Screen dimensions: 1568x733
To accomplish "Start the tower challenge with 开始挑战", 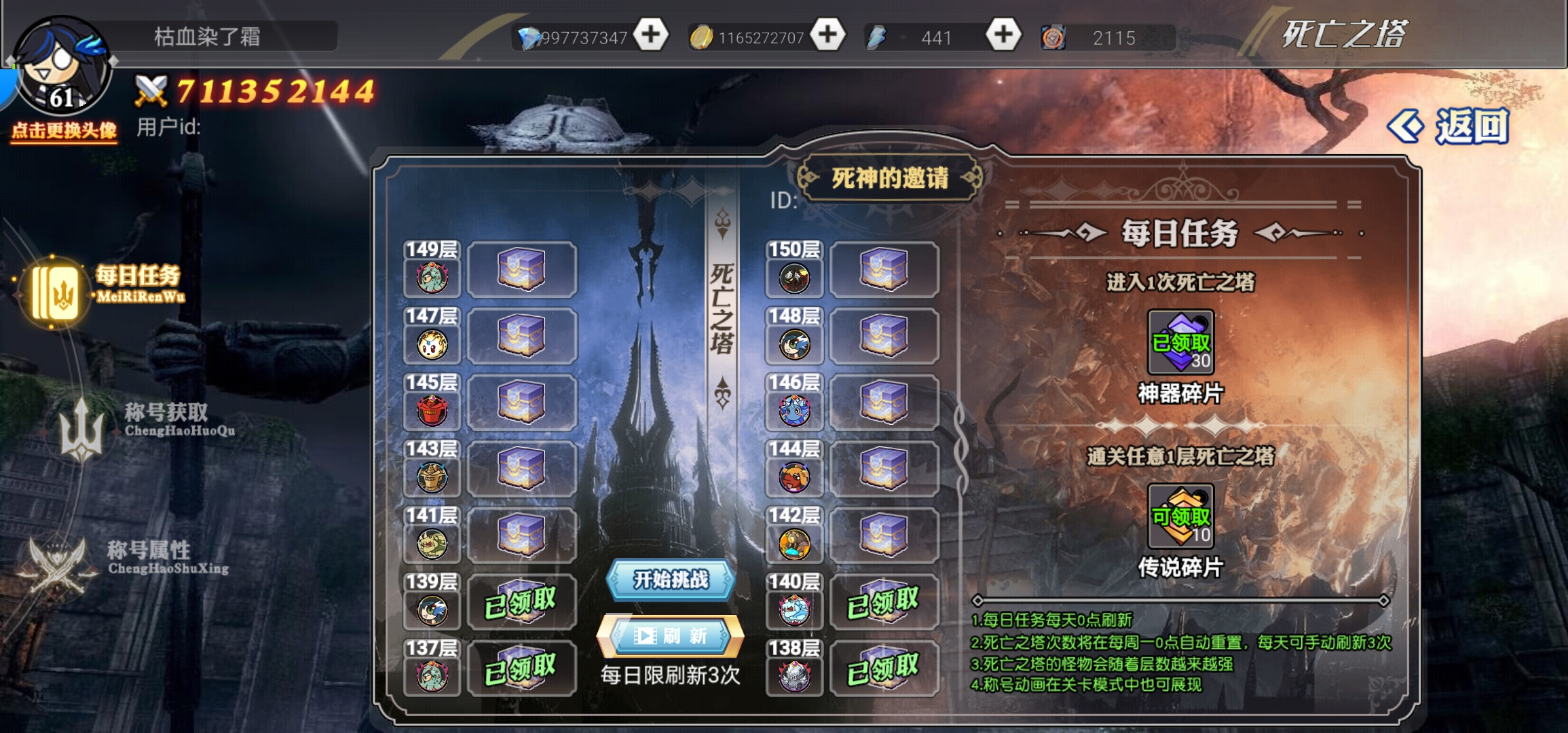I will [x=670, y=580].
